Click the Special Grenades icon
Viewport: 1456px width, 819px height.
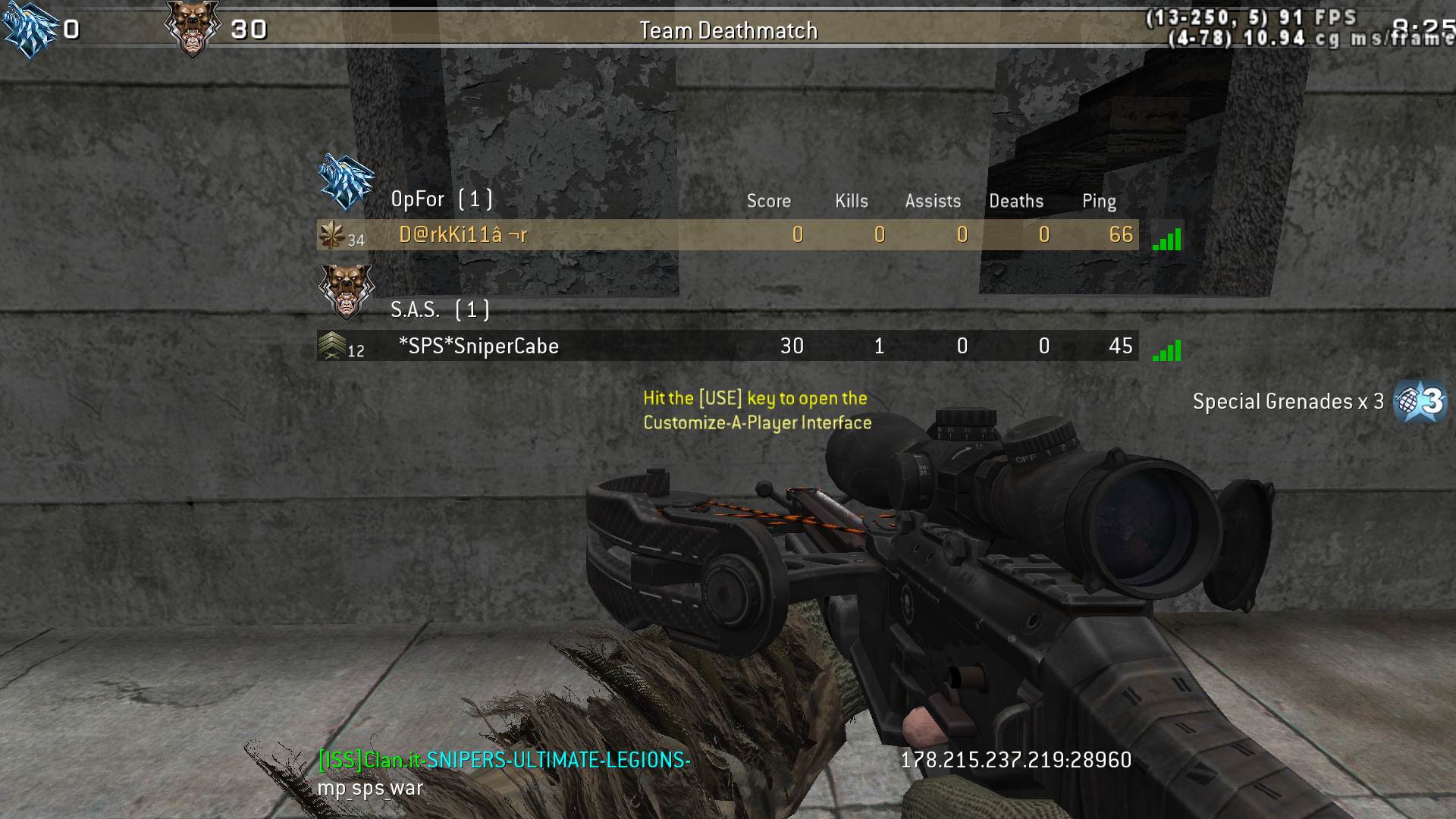pos(1420,401)
